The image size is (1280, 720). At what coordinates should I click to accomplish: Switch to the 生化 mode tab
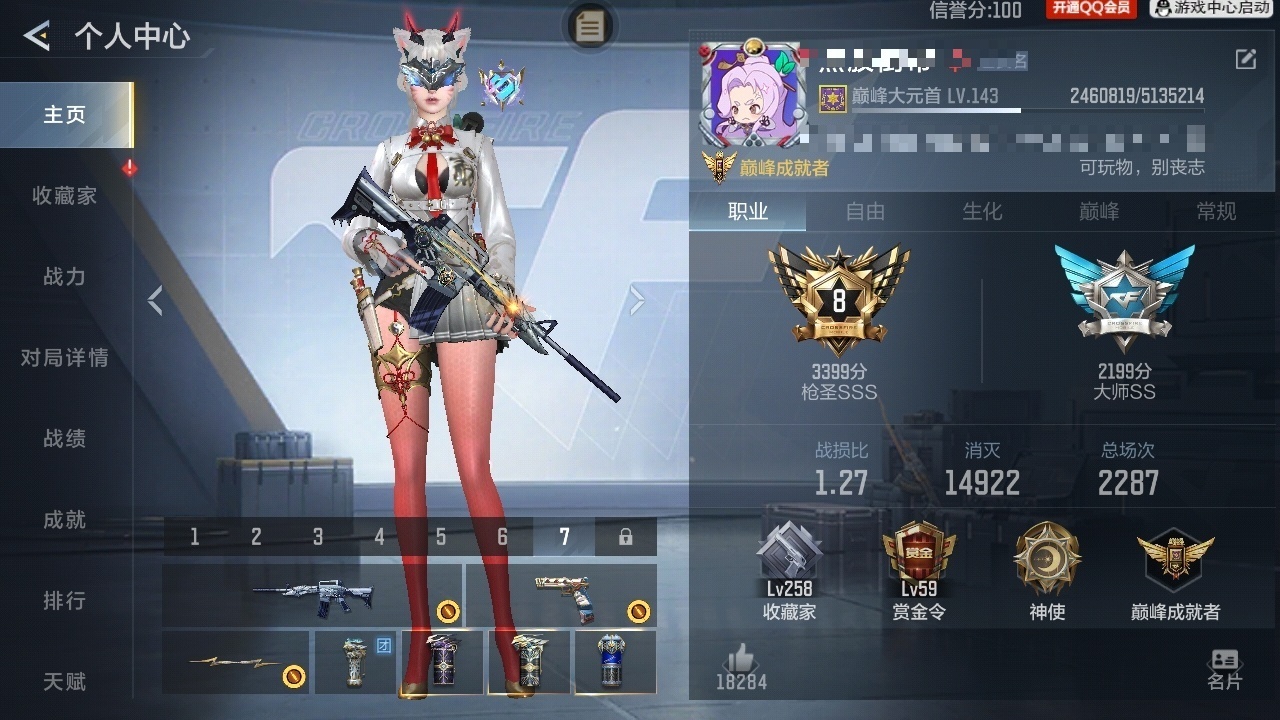tap(982, 212)
